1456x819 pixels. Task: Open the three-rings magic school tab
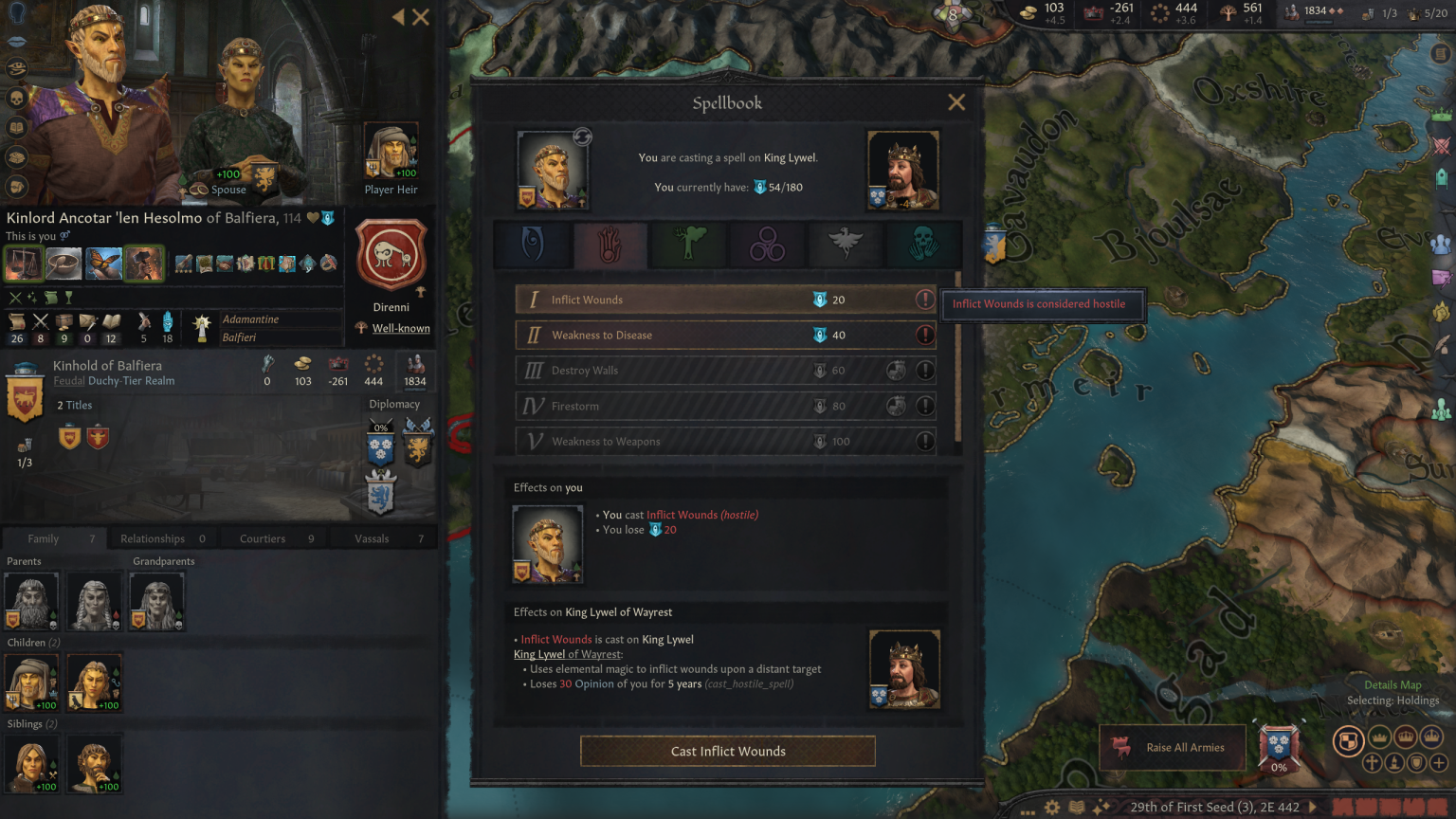767,245
